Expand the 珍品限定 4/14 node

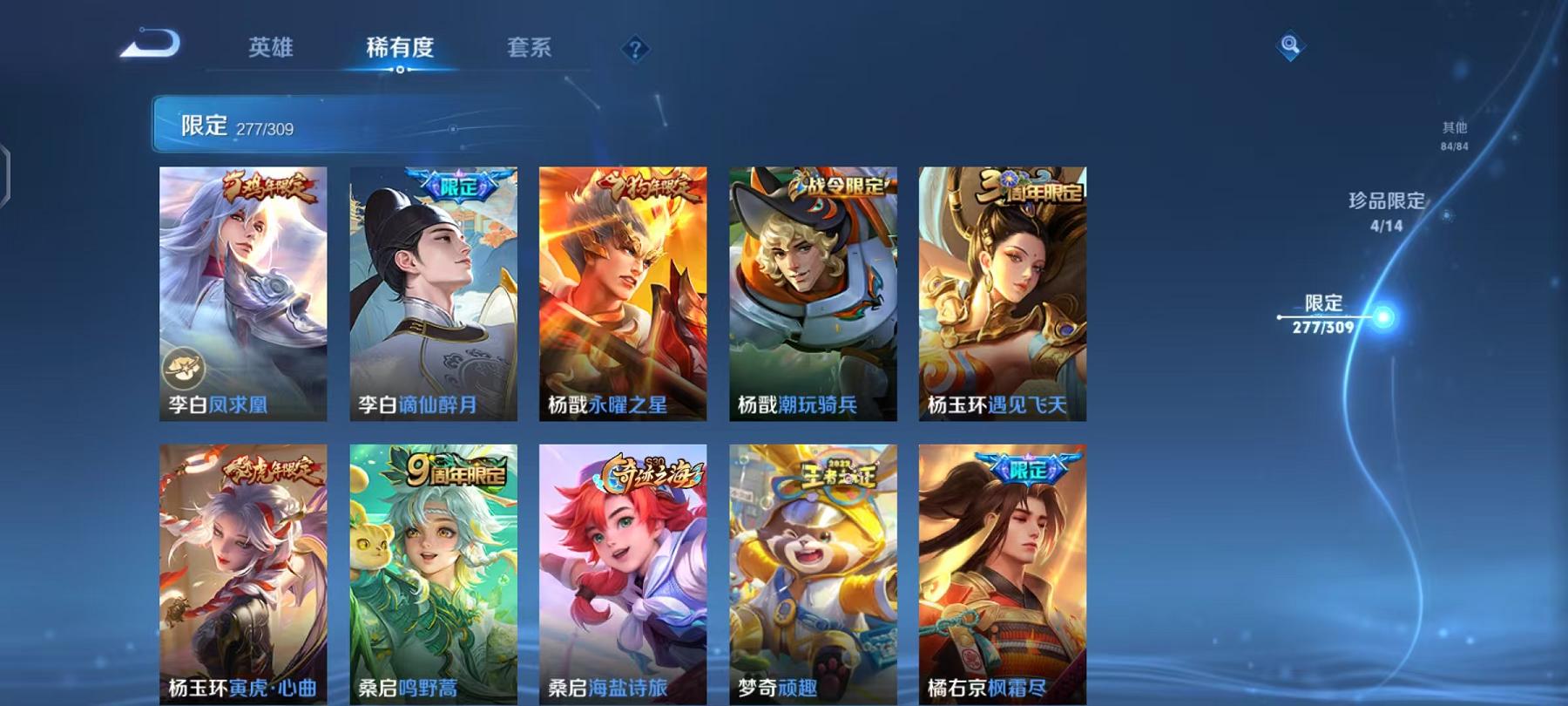[x=1387, y=209]
